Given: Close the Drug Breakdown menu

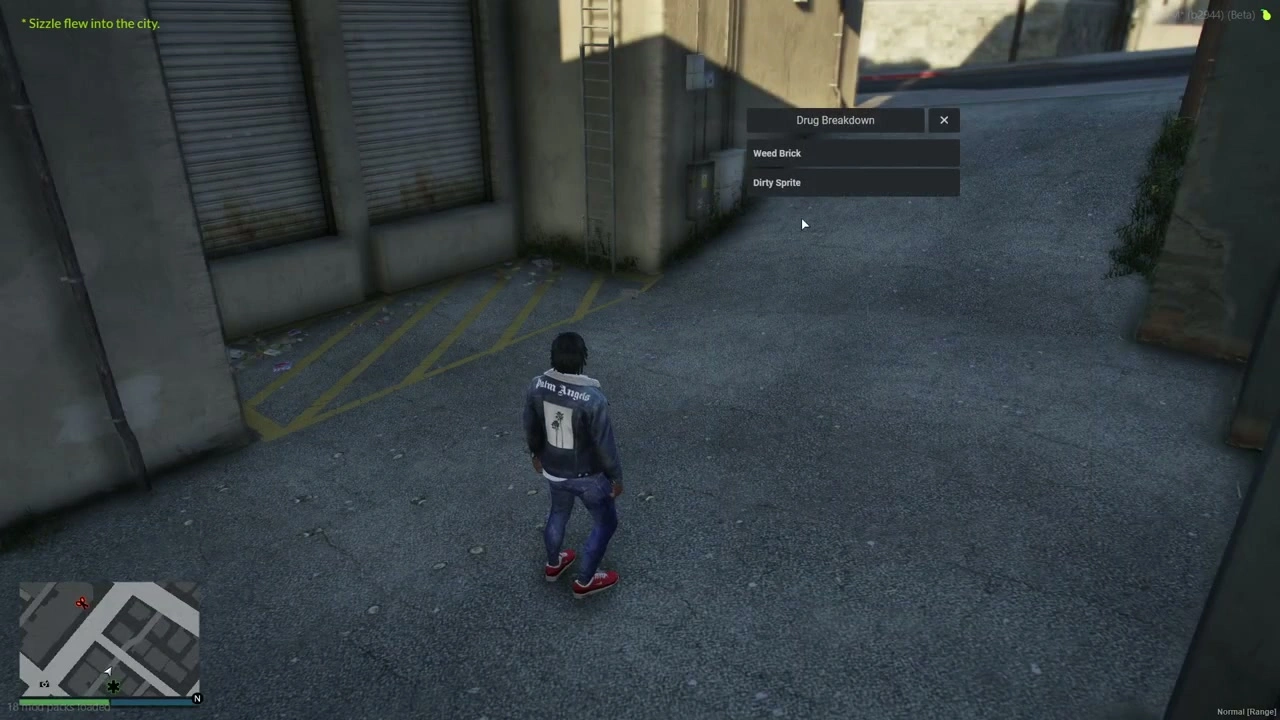Looking at the screenshot, I should 944,120.
